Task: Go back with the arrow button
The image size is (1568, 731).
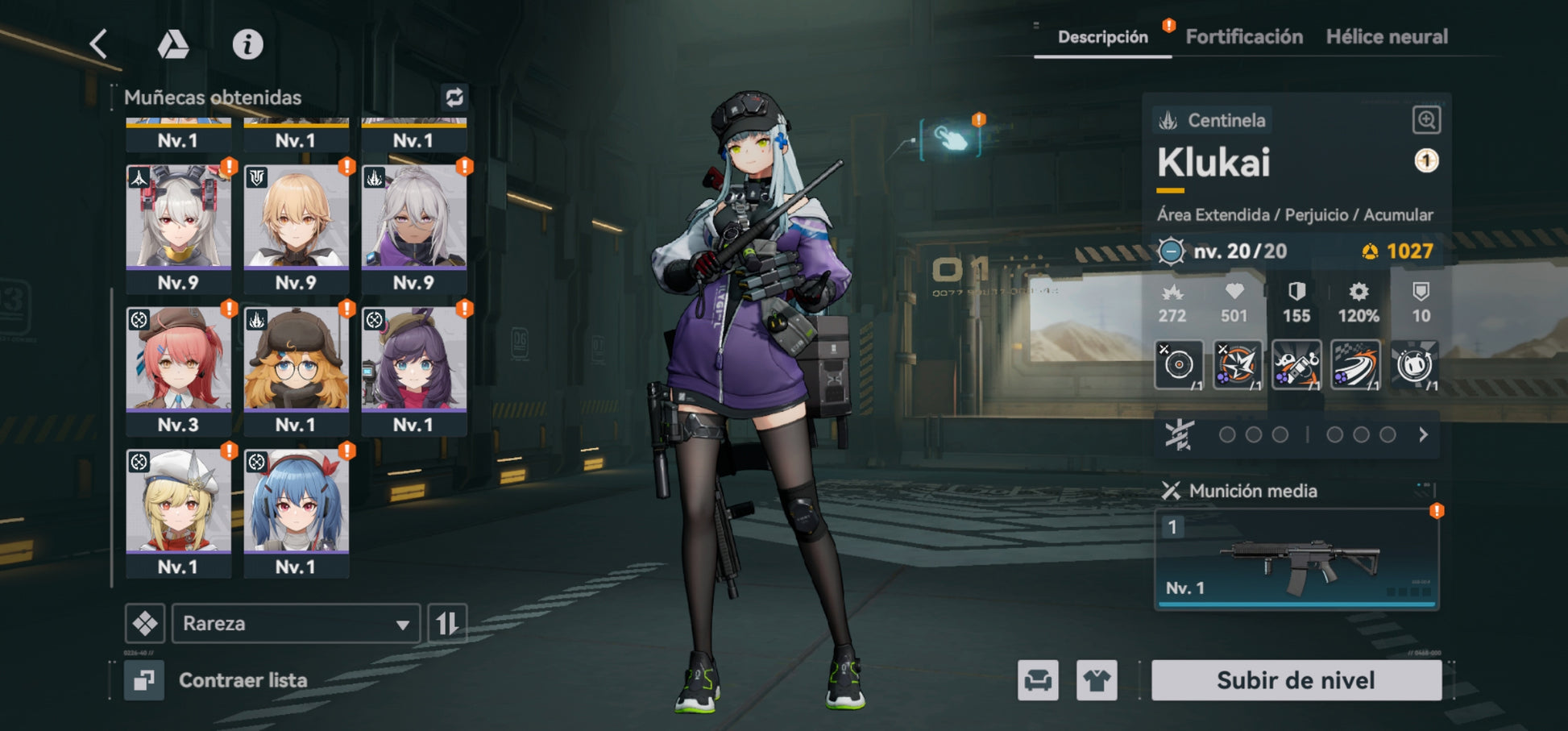Action: 99,44
